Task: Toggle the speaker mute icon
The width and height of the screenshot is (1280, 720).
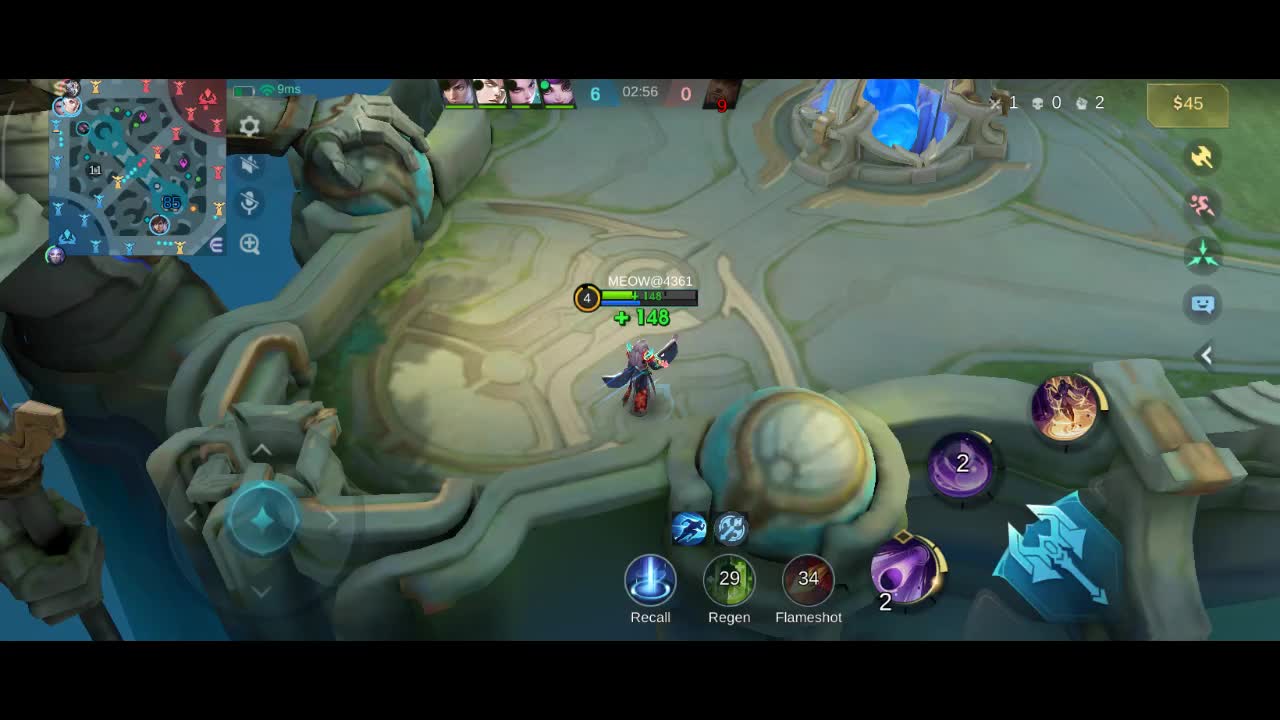Action: (x=250, y=165)
